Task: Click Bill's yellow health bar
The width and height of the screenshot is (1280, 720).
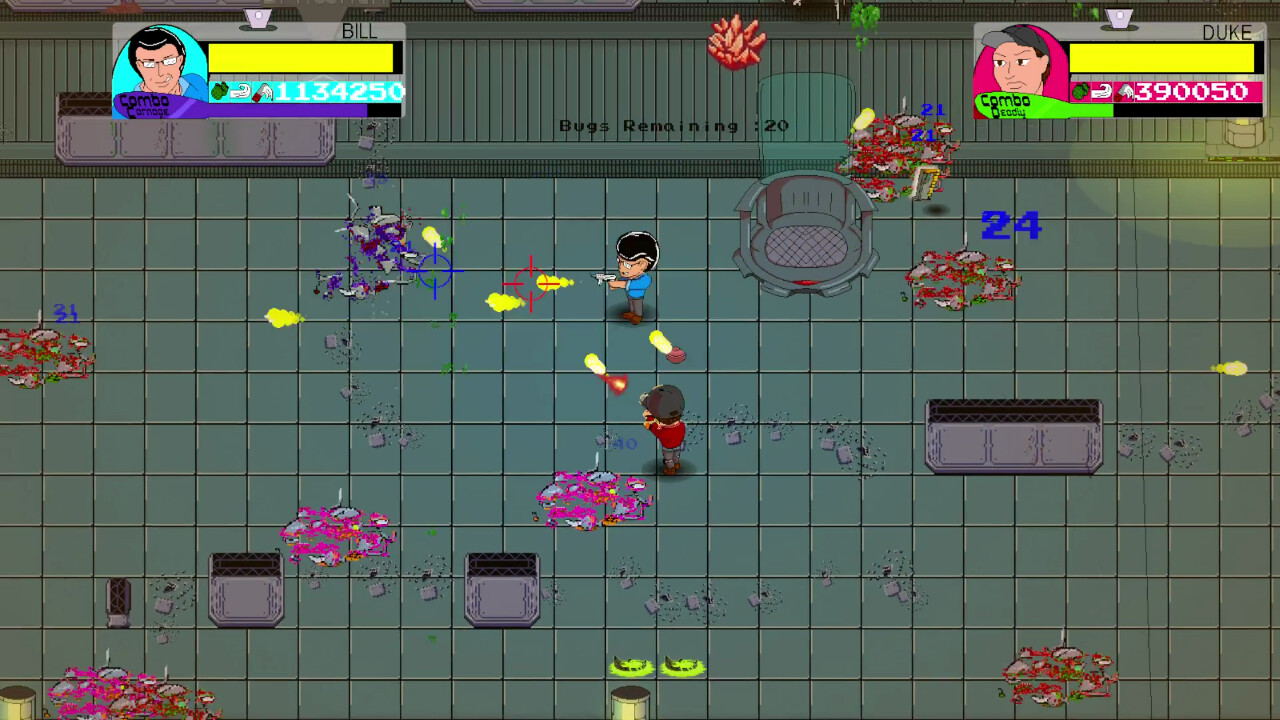Action: (x=300, y=57)
